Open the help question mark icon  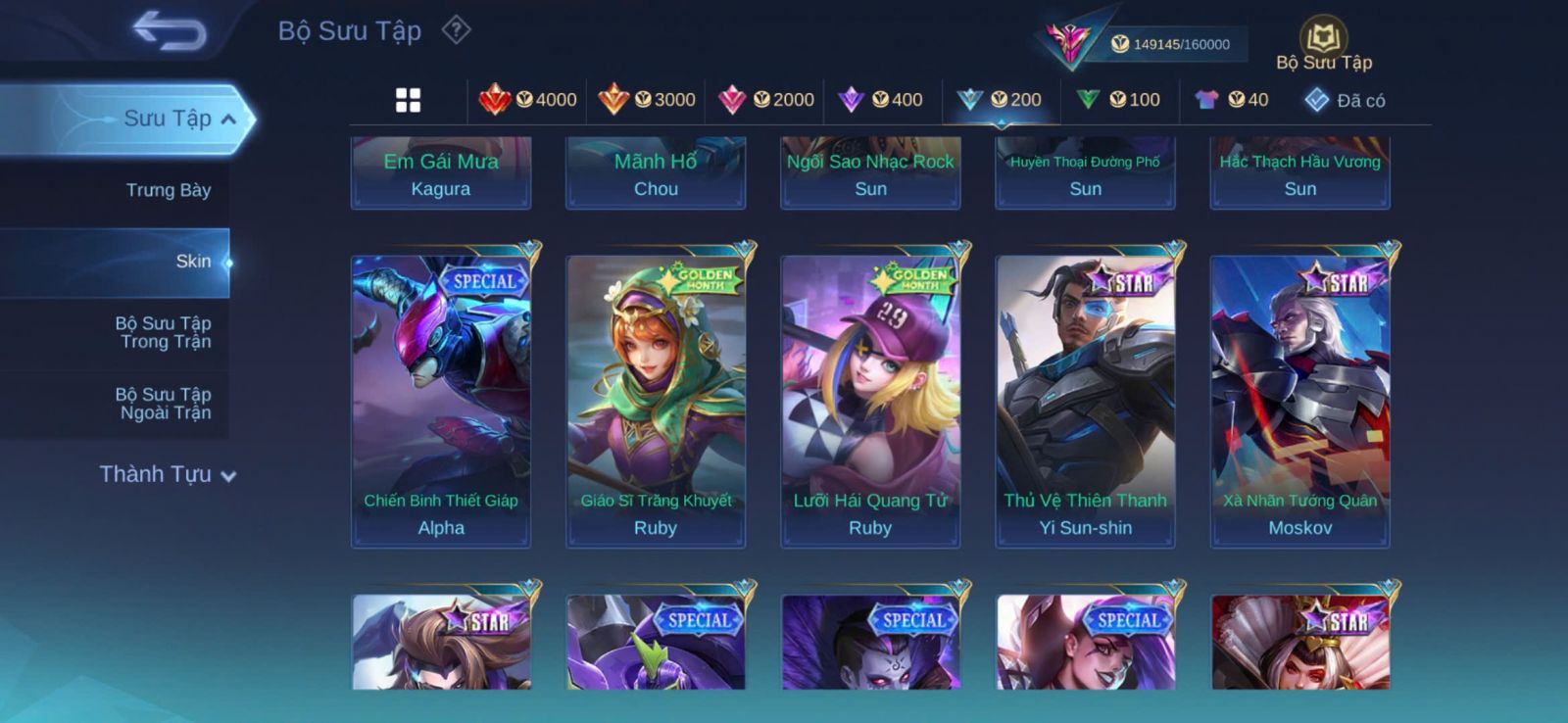click(456, 30)
